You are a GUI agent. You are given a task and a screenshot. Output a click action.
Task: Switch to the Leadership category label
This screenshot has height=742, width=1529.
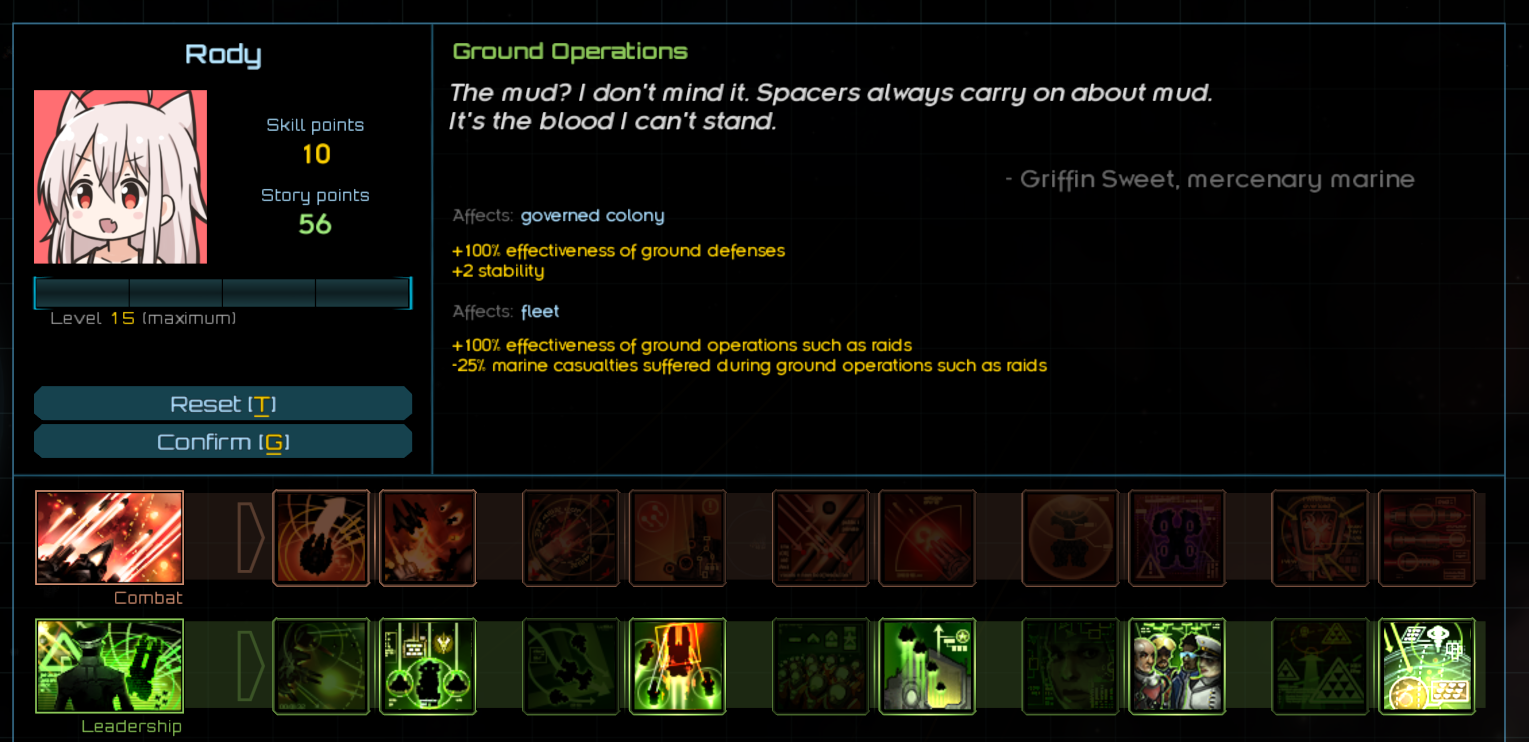[133, 726]
